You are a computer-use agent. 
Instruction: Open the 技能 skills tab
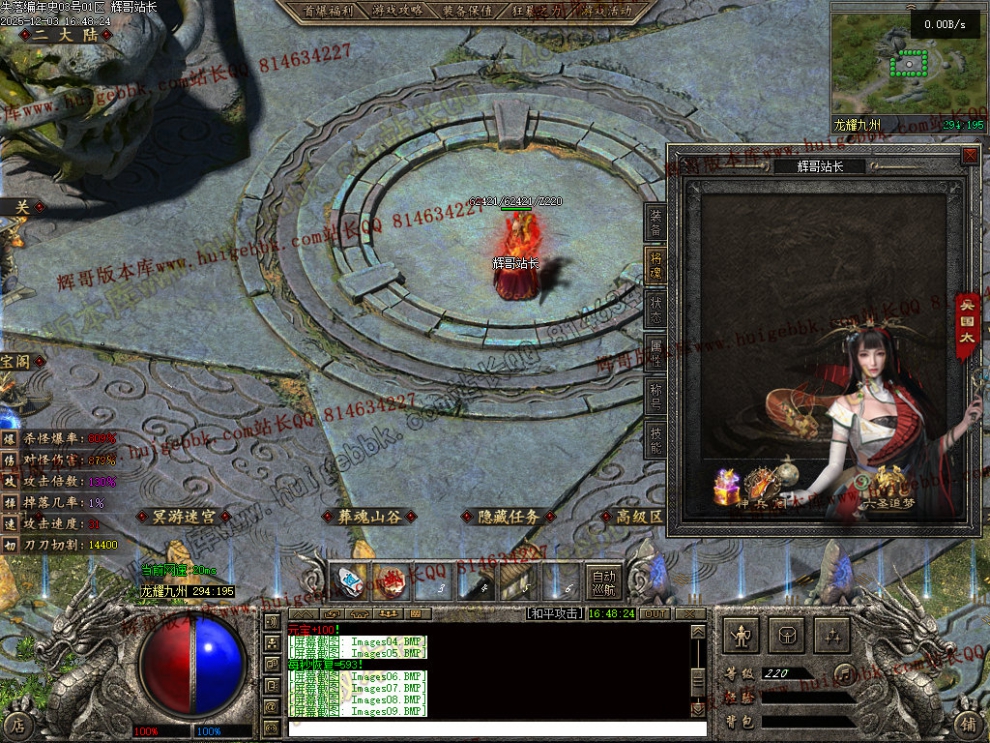pos(656,434)
